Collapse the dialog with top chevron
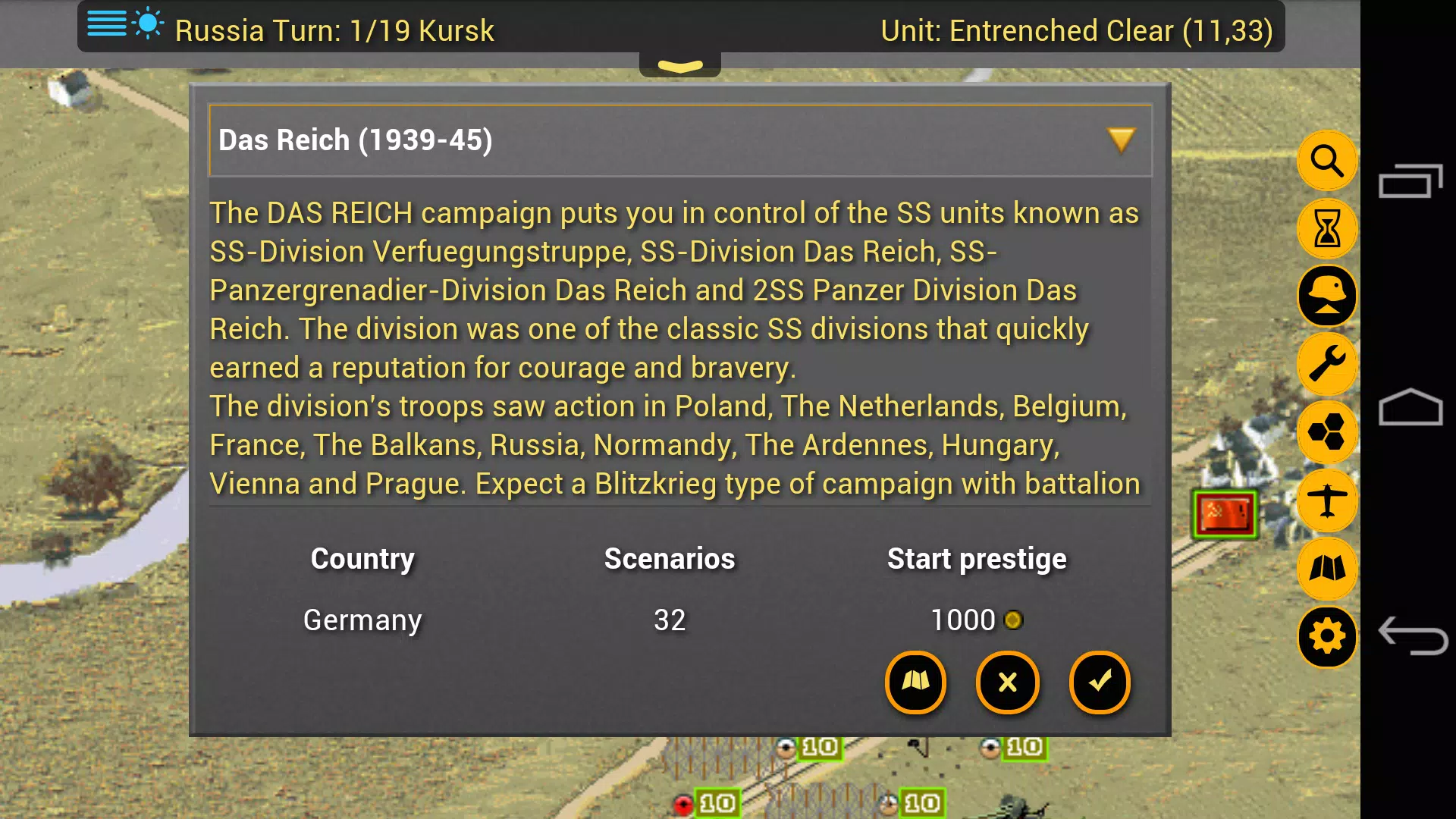 tap(680, 64)
